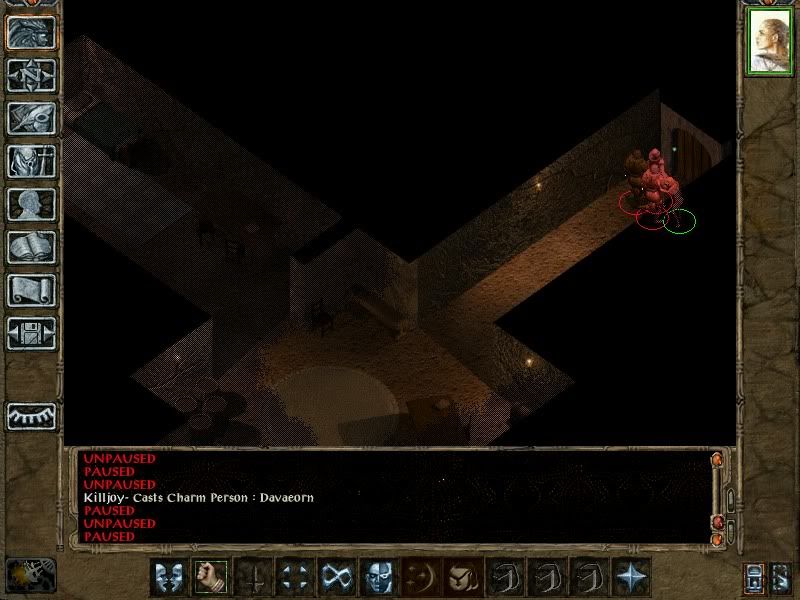Activate the blue face ability button
This screenshot has width=800, height=600.
pos(379,577)
